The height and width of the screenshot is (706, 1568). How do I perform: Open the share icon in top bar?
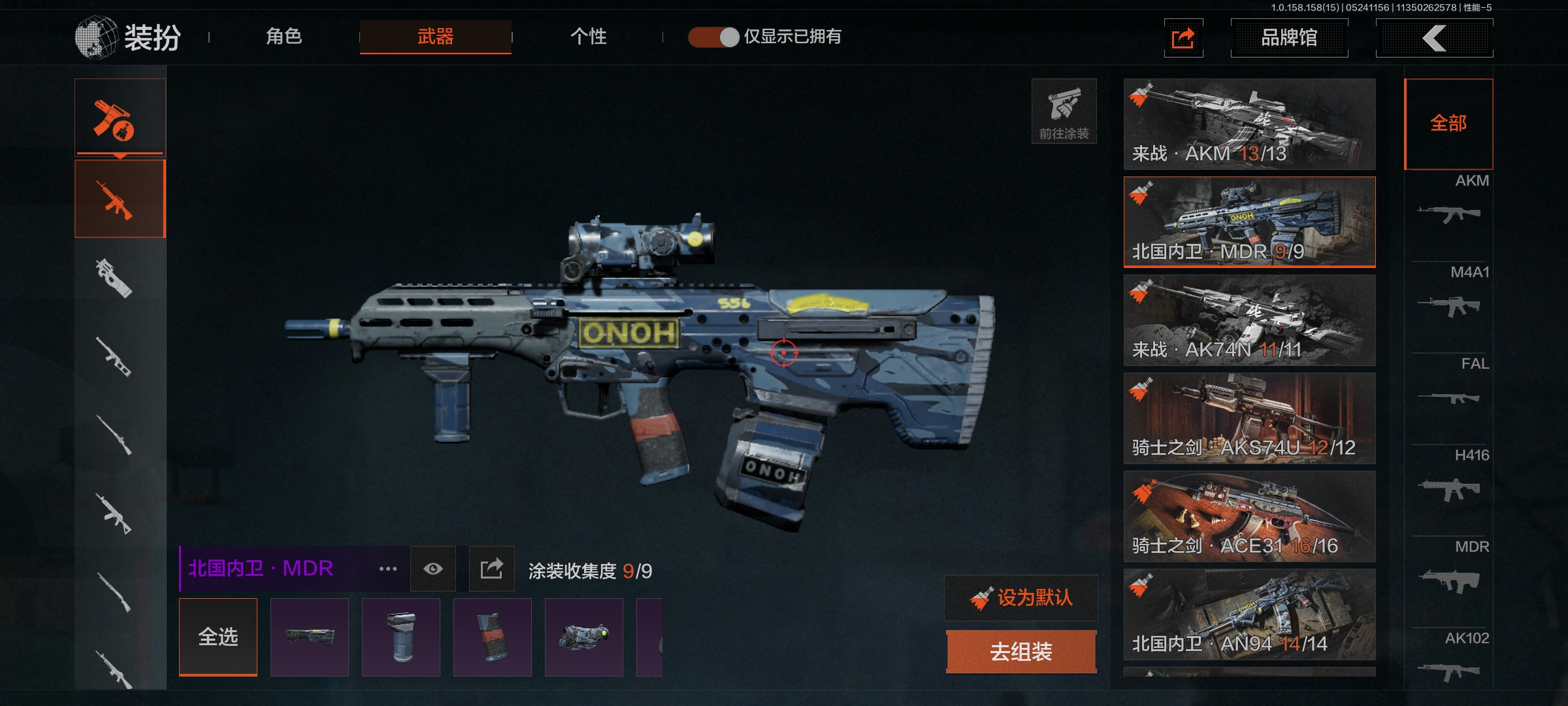(1183, 38)
